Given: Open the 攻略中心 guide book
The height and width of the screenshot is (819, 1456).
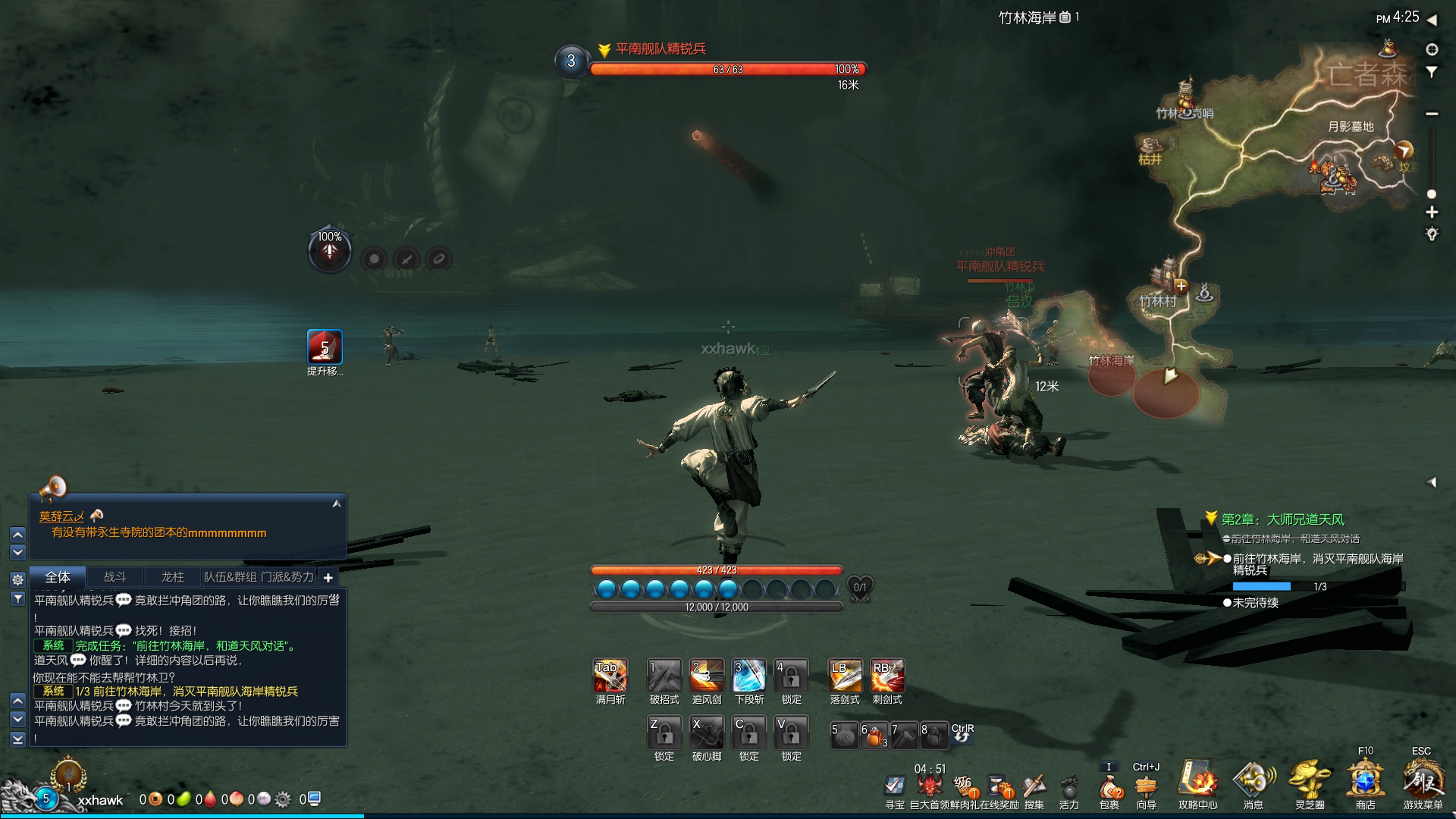Looking at the screenshot, I should [1197, 780].
